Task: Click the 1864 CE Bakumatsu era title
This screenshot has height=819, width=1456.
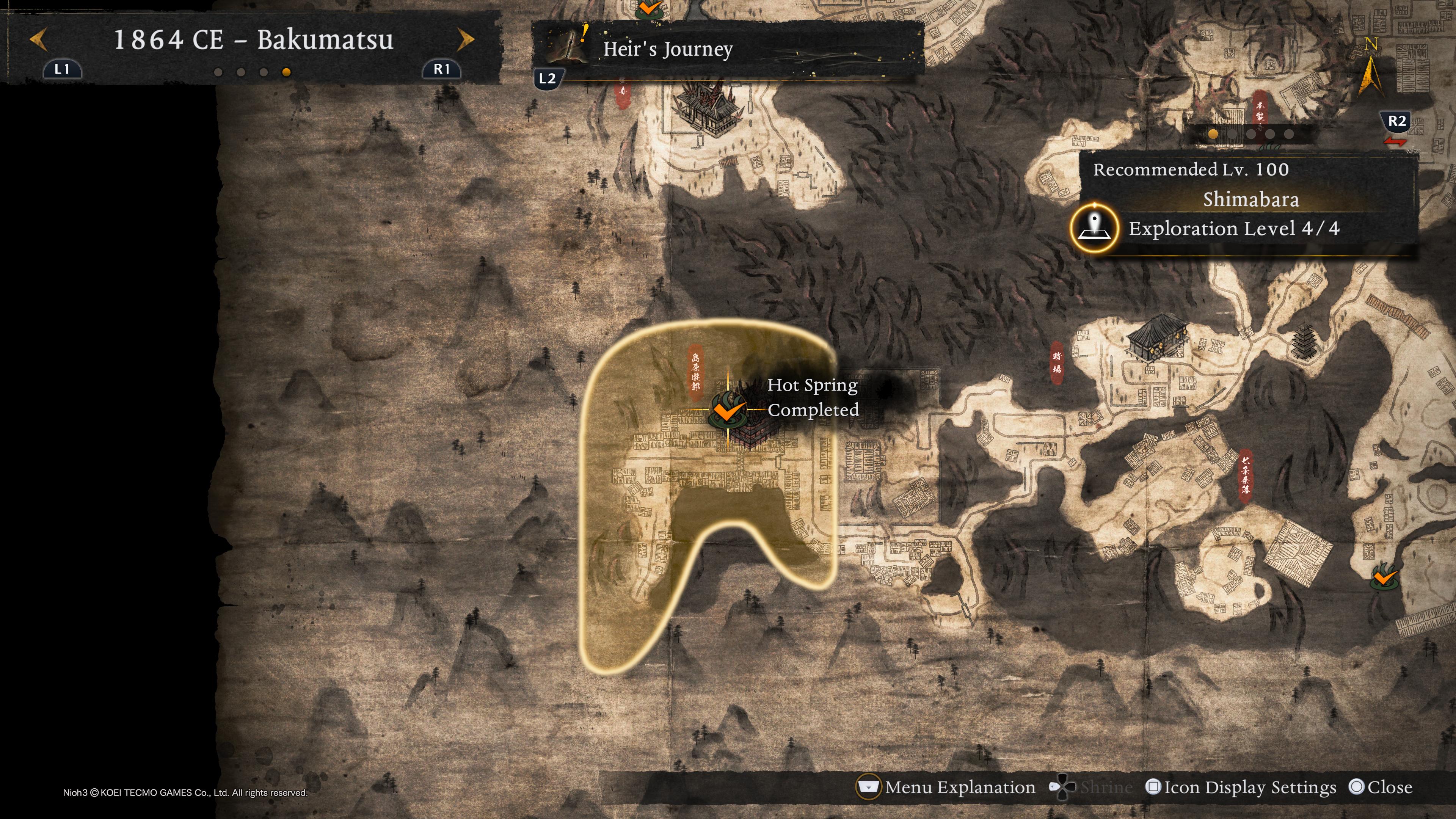Action: [x=253, y=40]
